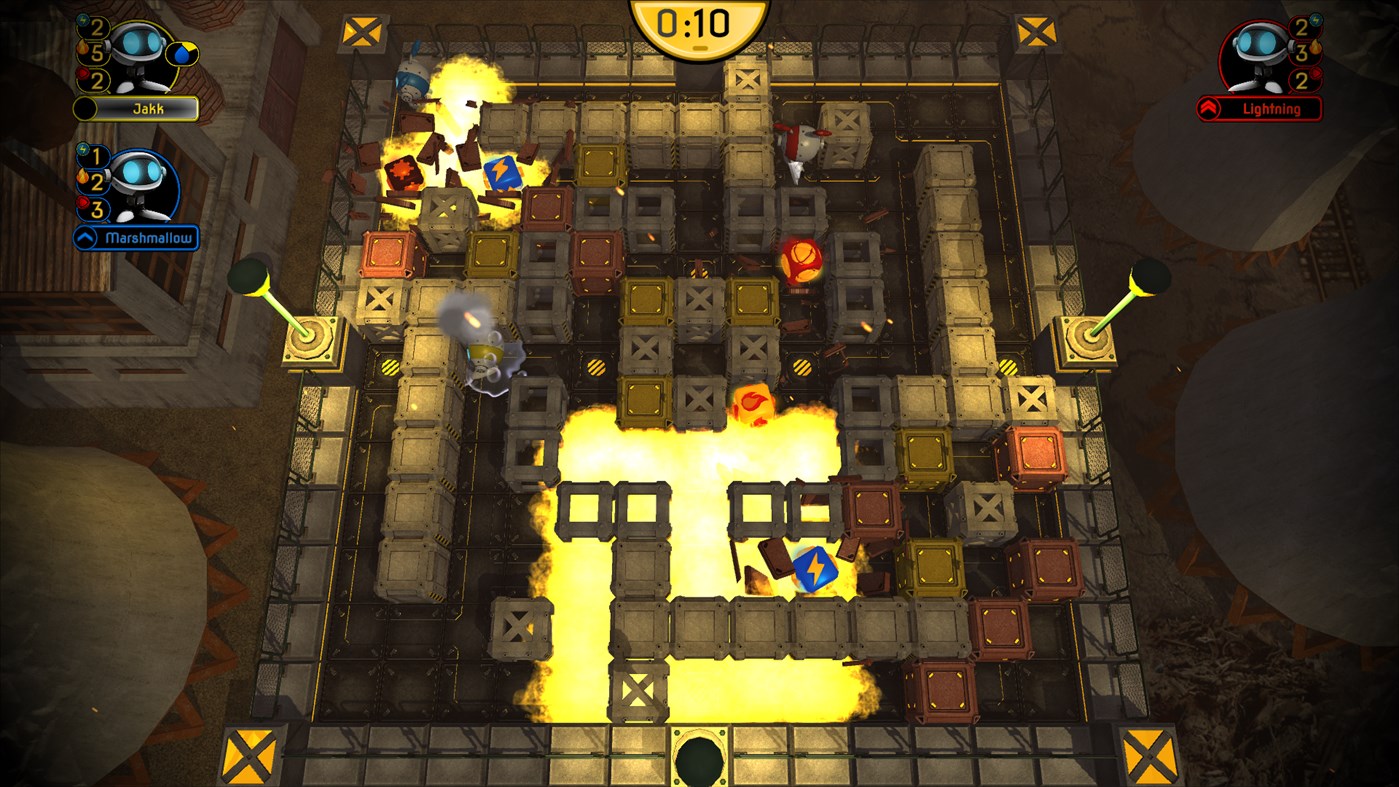Viewport: 1399px width, 787px height.
Task: Toggle the blue chevron badge on Marshmallow's nameplate
Action: click(x=83, y=236)
